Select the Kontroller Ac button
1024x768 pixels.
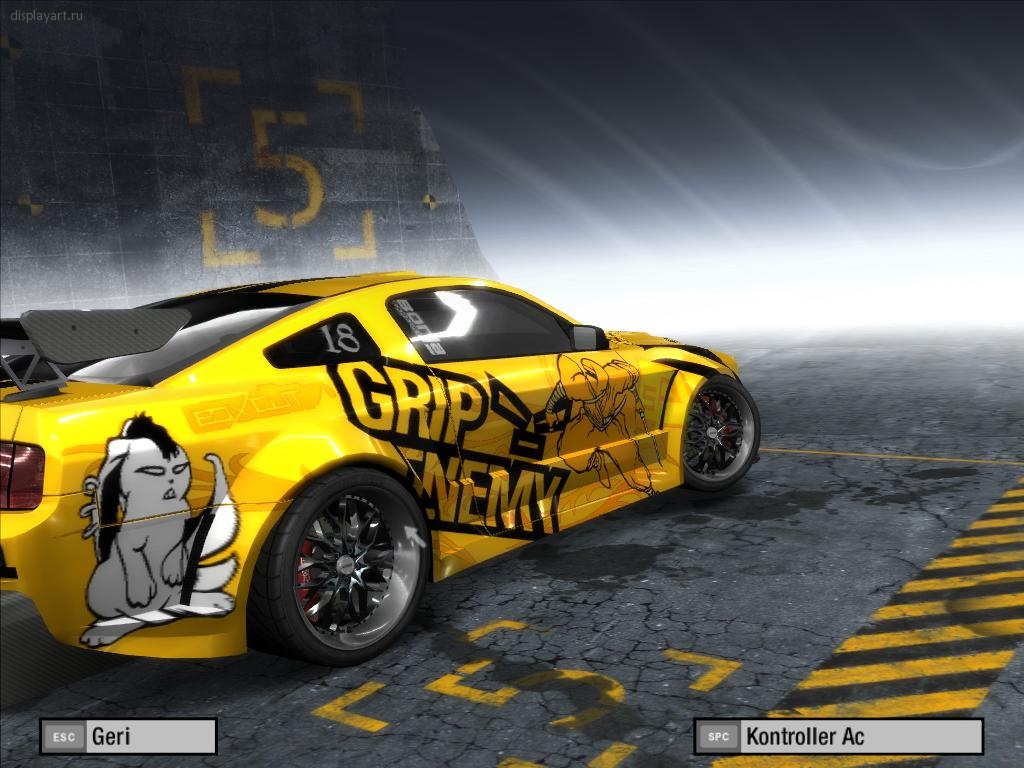point(838,737)
